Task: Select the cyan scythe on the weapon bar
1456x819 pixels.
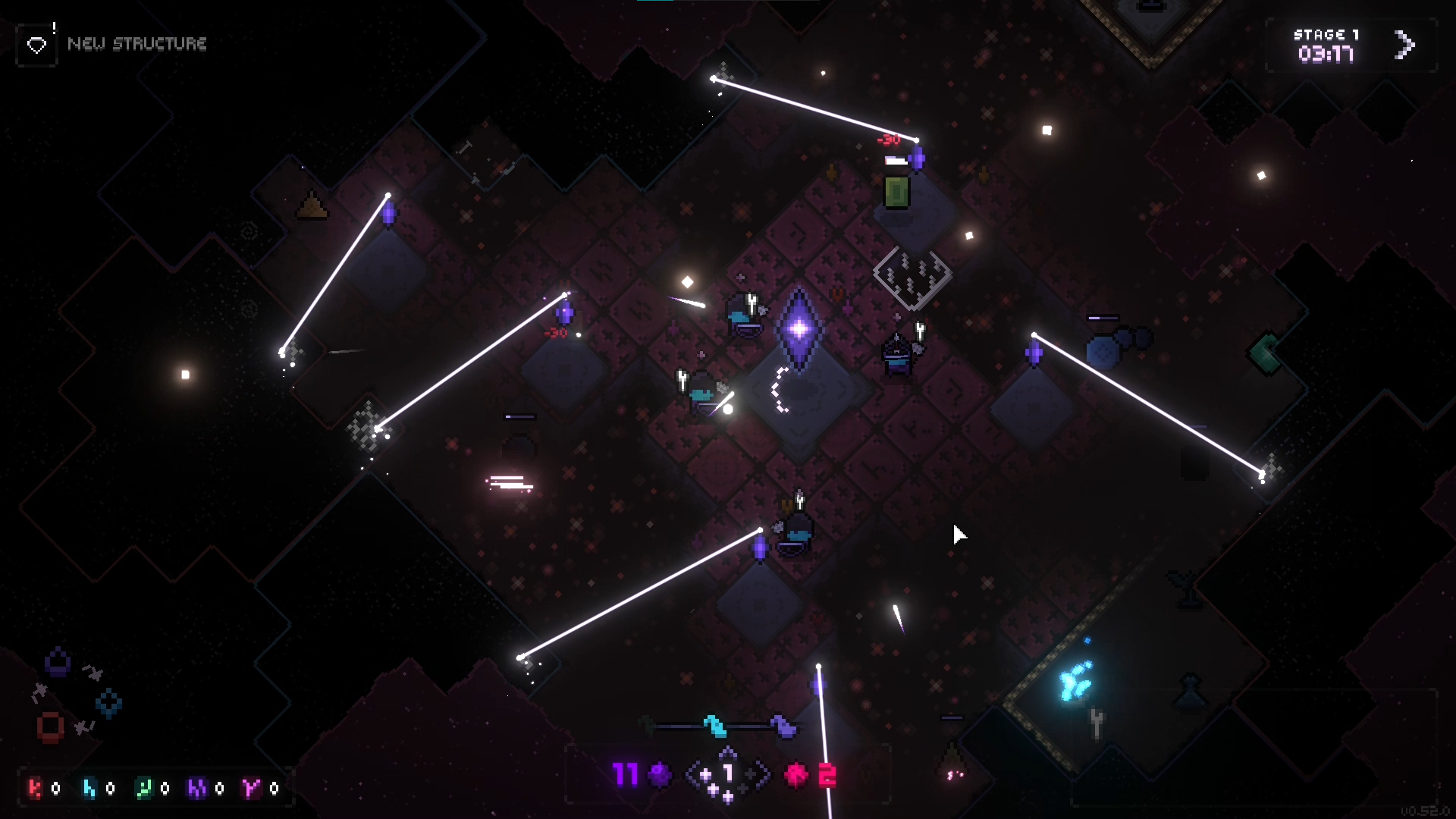Action: tap(714, 724)
